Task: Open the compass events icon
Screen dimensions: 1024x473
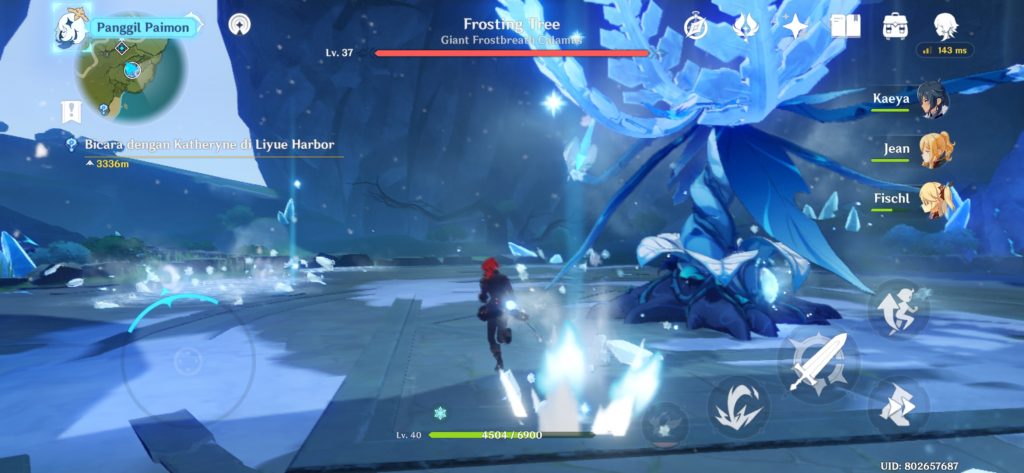Action: 697,27
